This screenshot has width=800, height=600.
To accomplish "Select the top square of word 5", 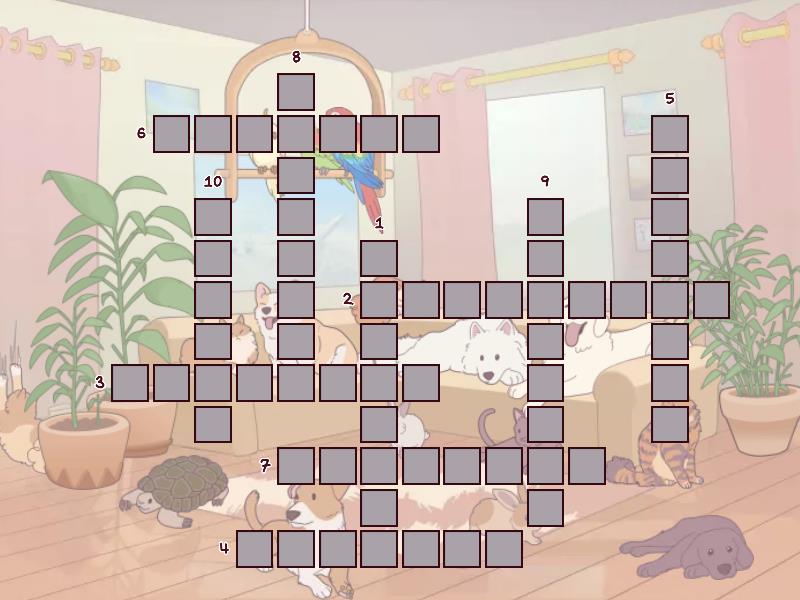I will coord(670,133).
